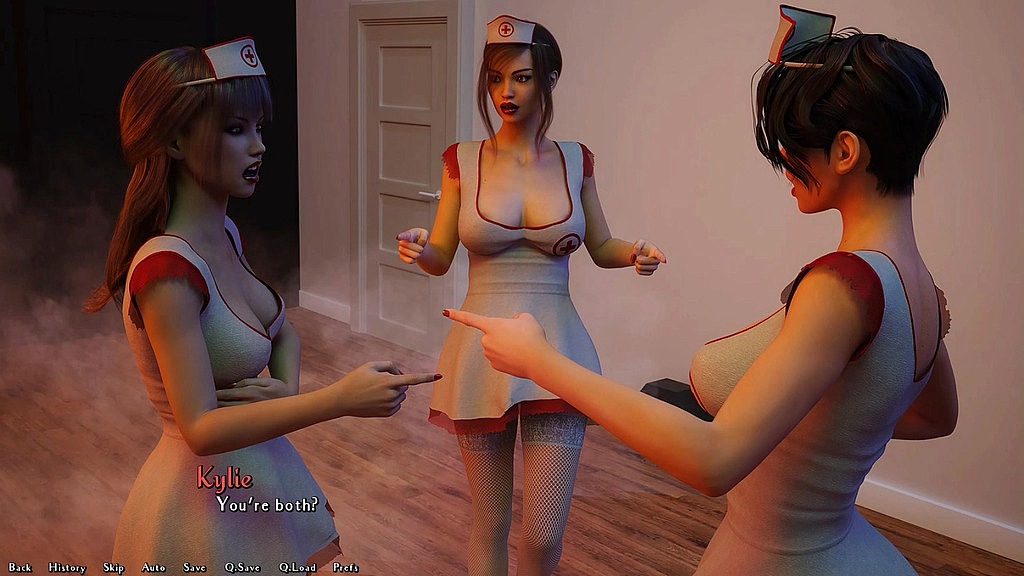Viewport: 1024px width, 576px height.
Task: Open the dialogue History log
Action: (x=67, y=567)
